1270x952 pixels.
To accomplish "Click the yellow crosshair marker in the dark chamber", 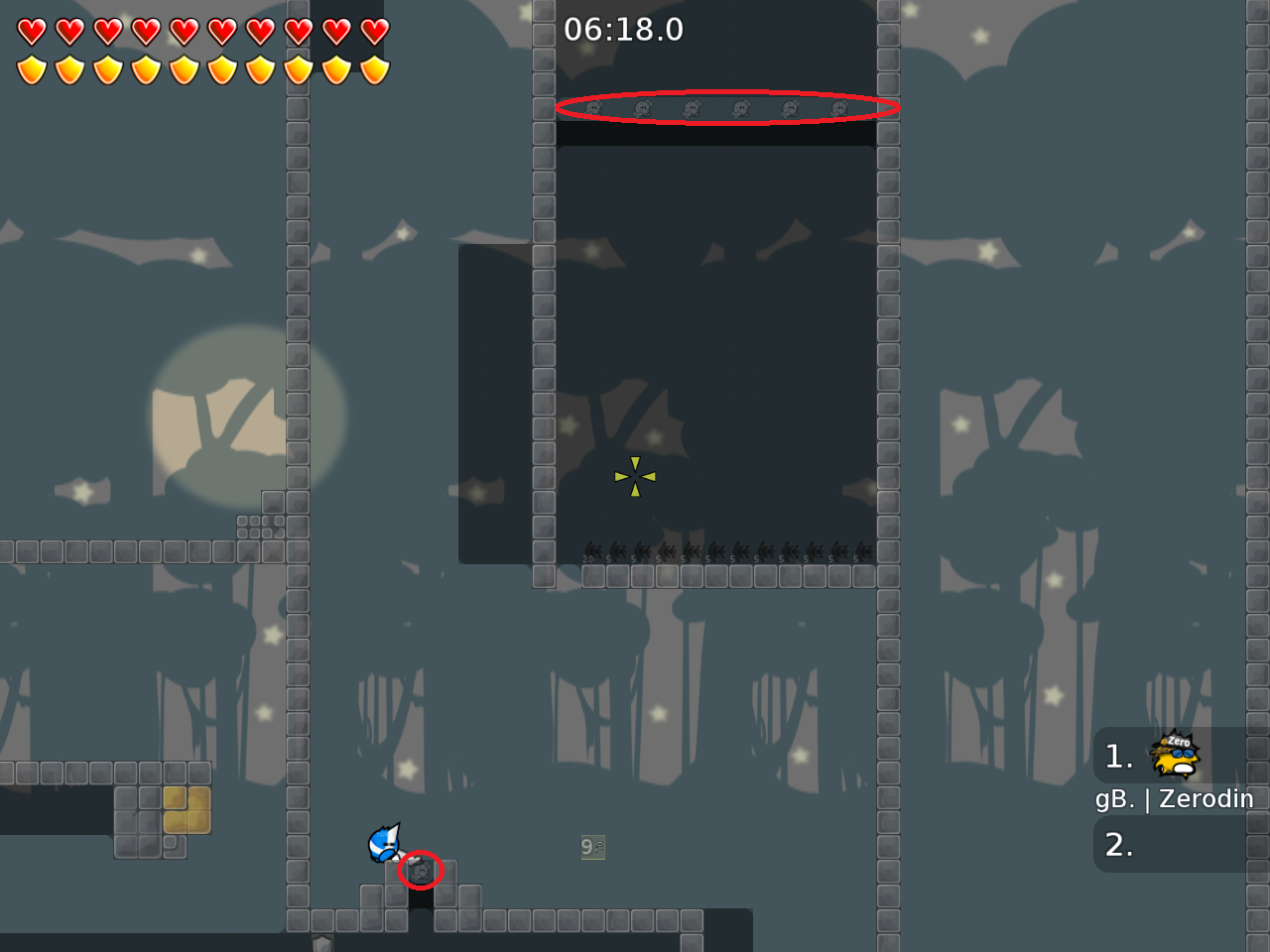I will click(x=634, y=477).
